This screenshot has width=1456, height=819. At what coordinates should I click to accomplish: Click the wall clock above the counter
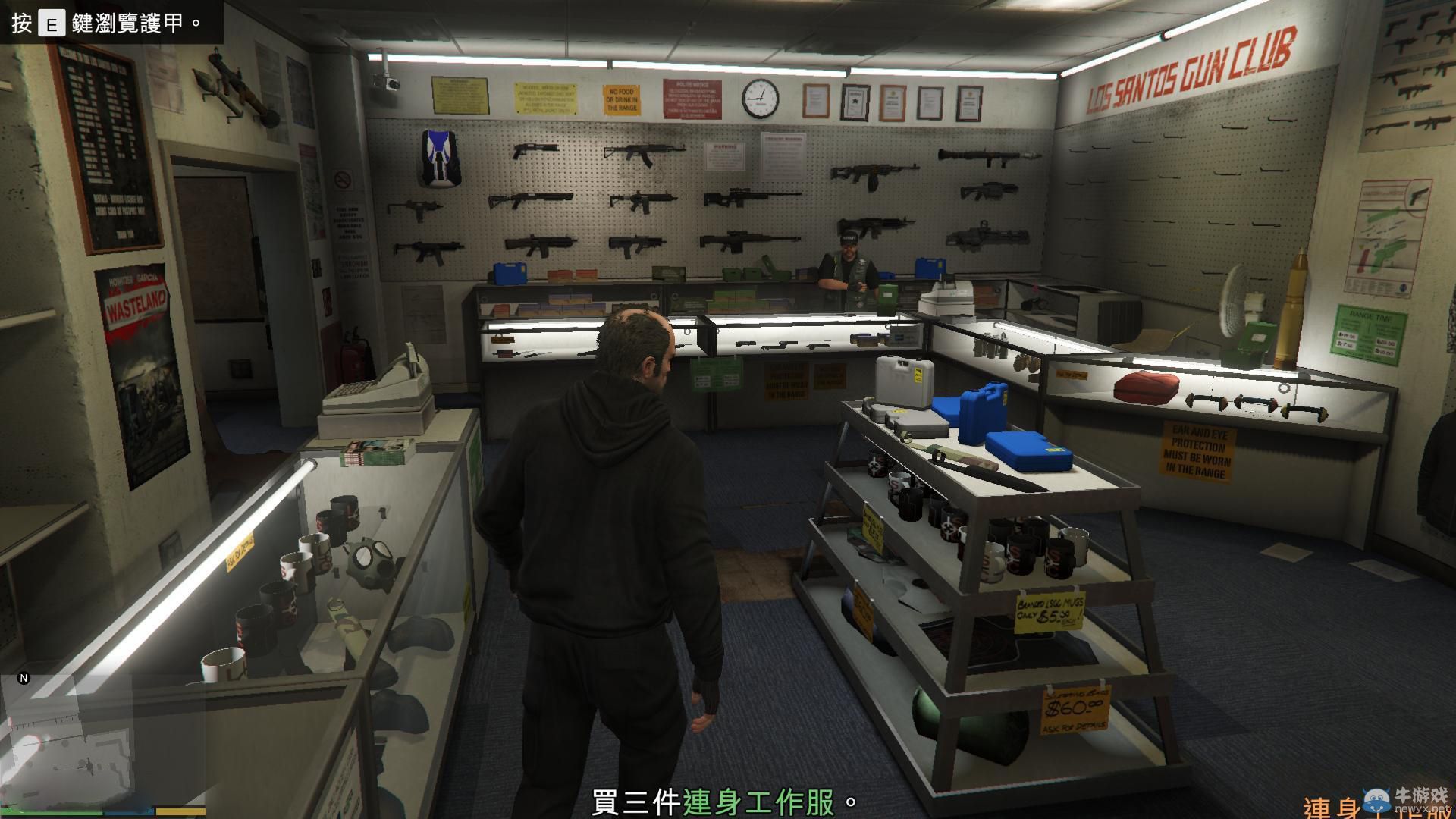(759, 99)
